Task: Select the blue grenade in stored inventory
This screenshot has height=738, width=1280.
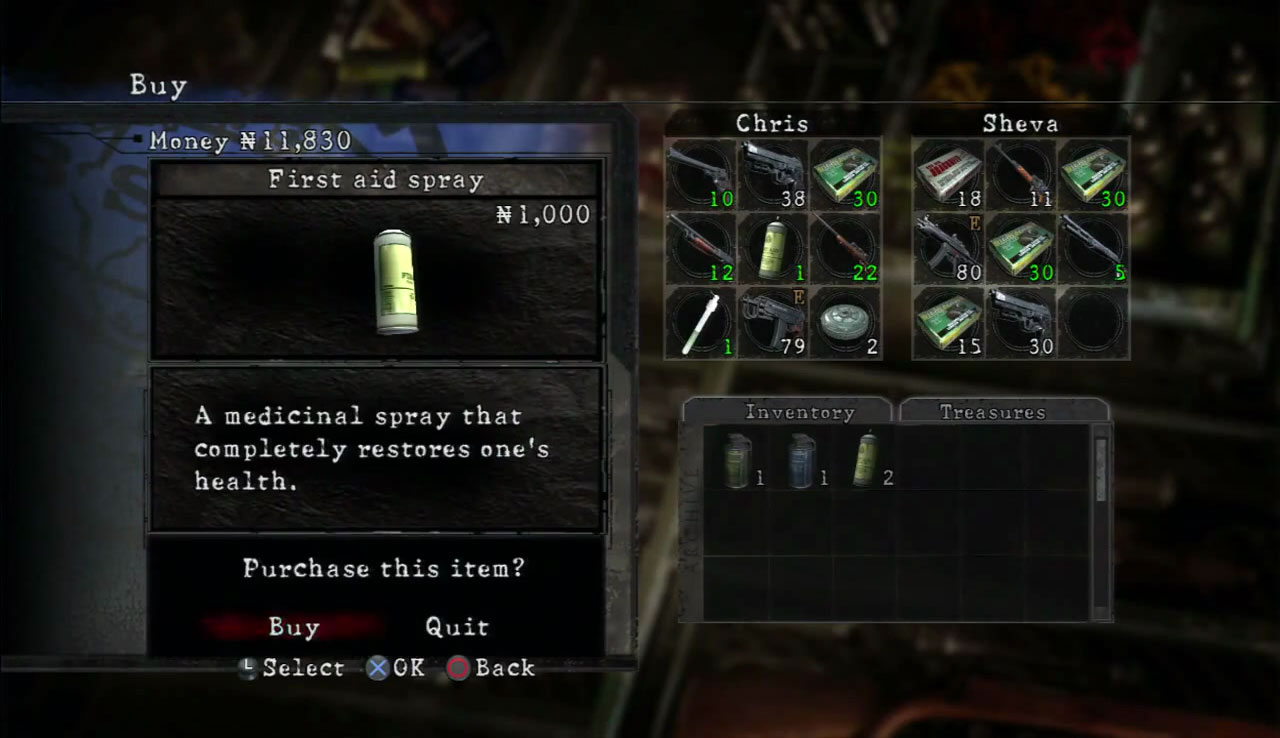Action: point(801,461)
